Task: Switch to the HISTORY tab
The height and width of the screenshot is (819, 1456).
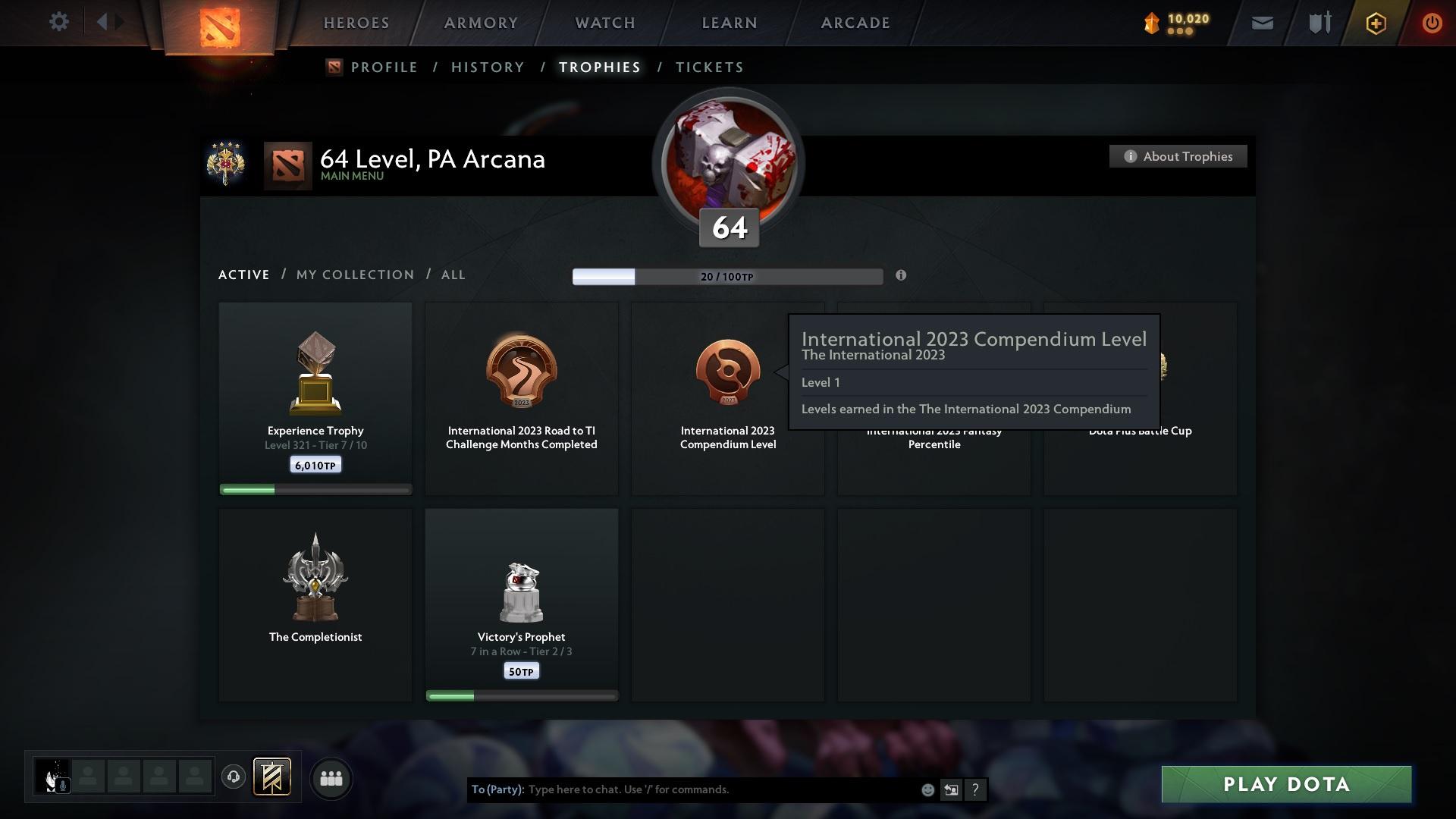Action: click(487, 67)
